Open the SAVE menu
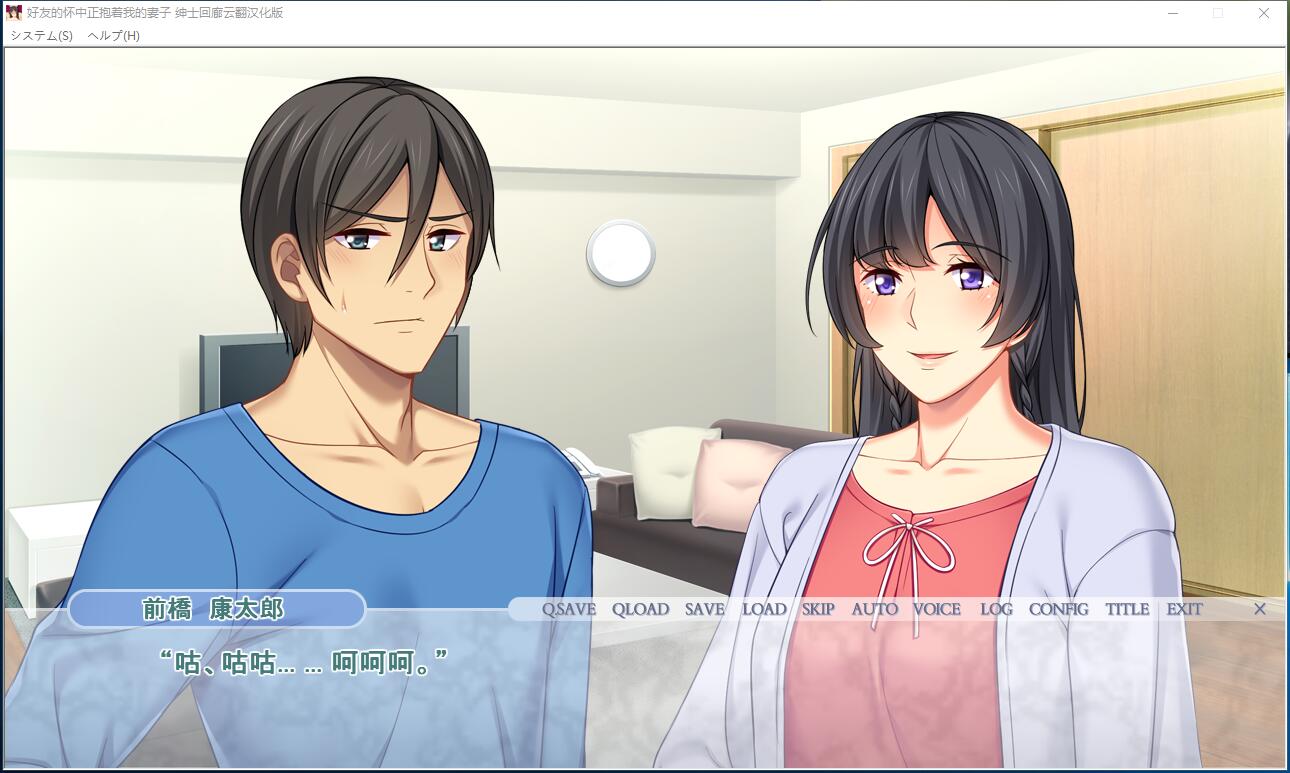The width and height of the screenshot is (1290, 773). coord(704,609)
